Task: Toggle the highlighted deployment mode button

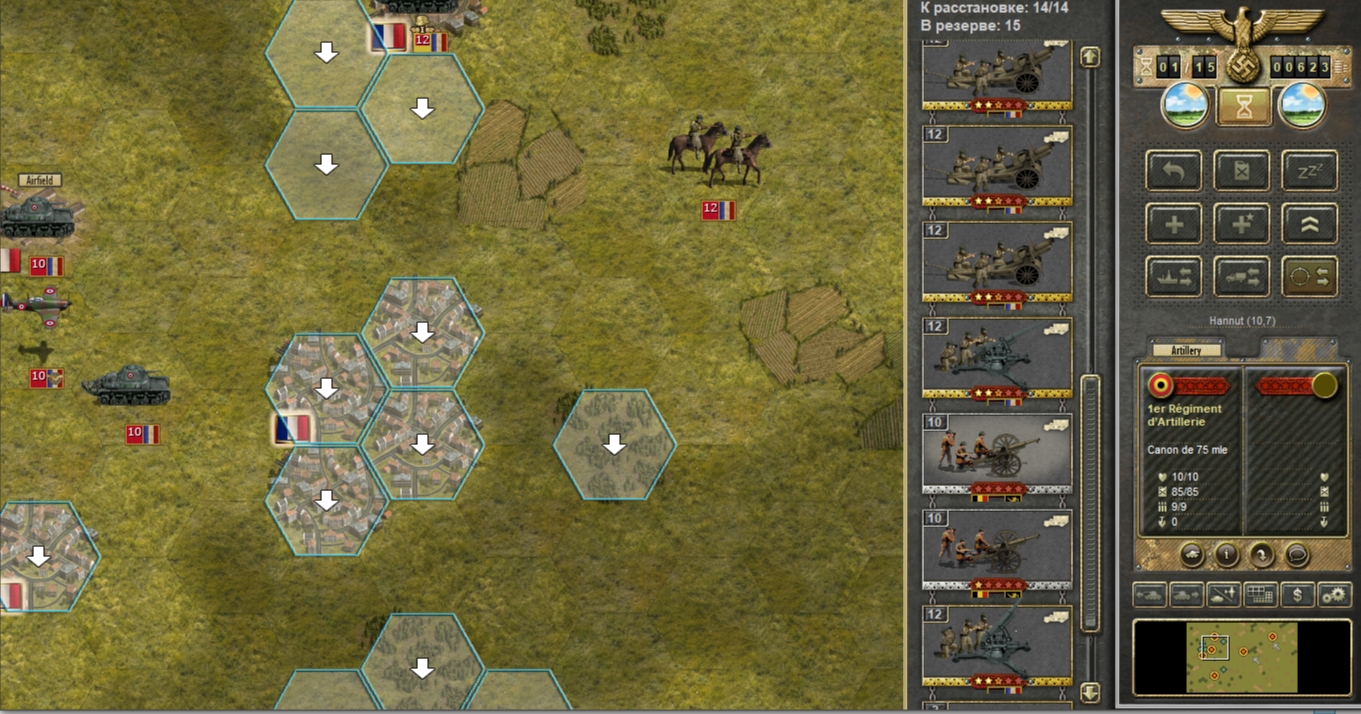Action: pyautogui.click(x=1309, y=277)
